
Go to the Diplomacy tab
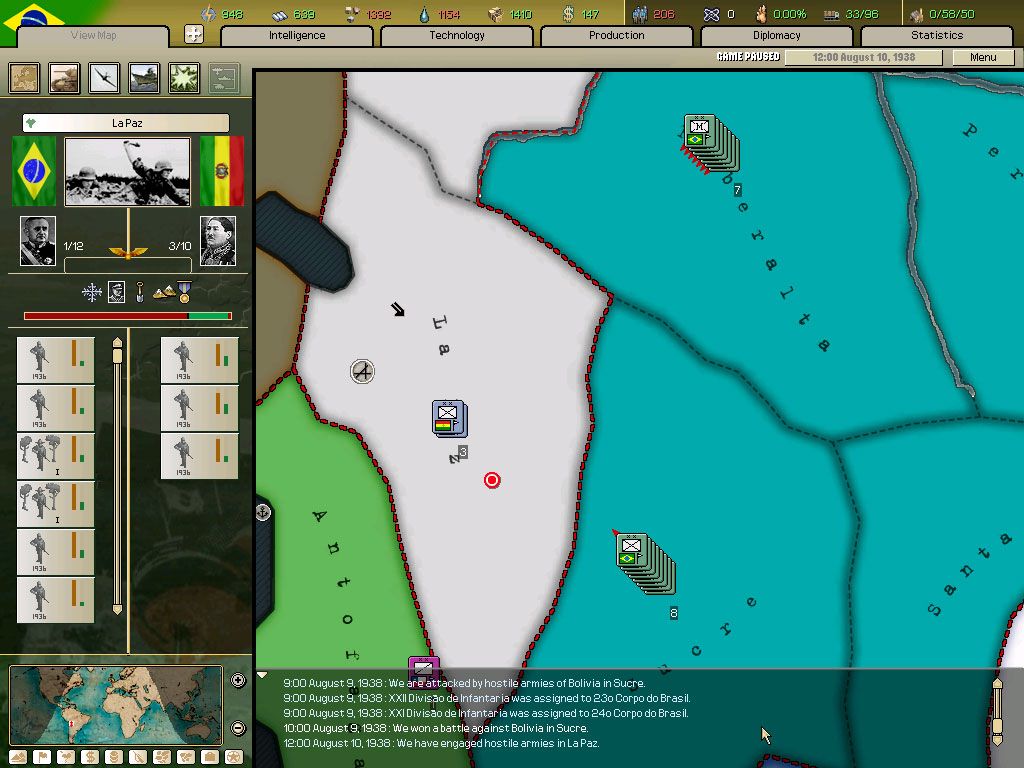pos(777,36)
